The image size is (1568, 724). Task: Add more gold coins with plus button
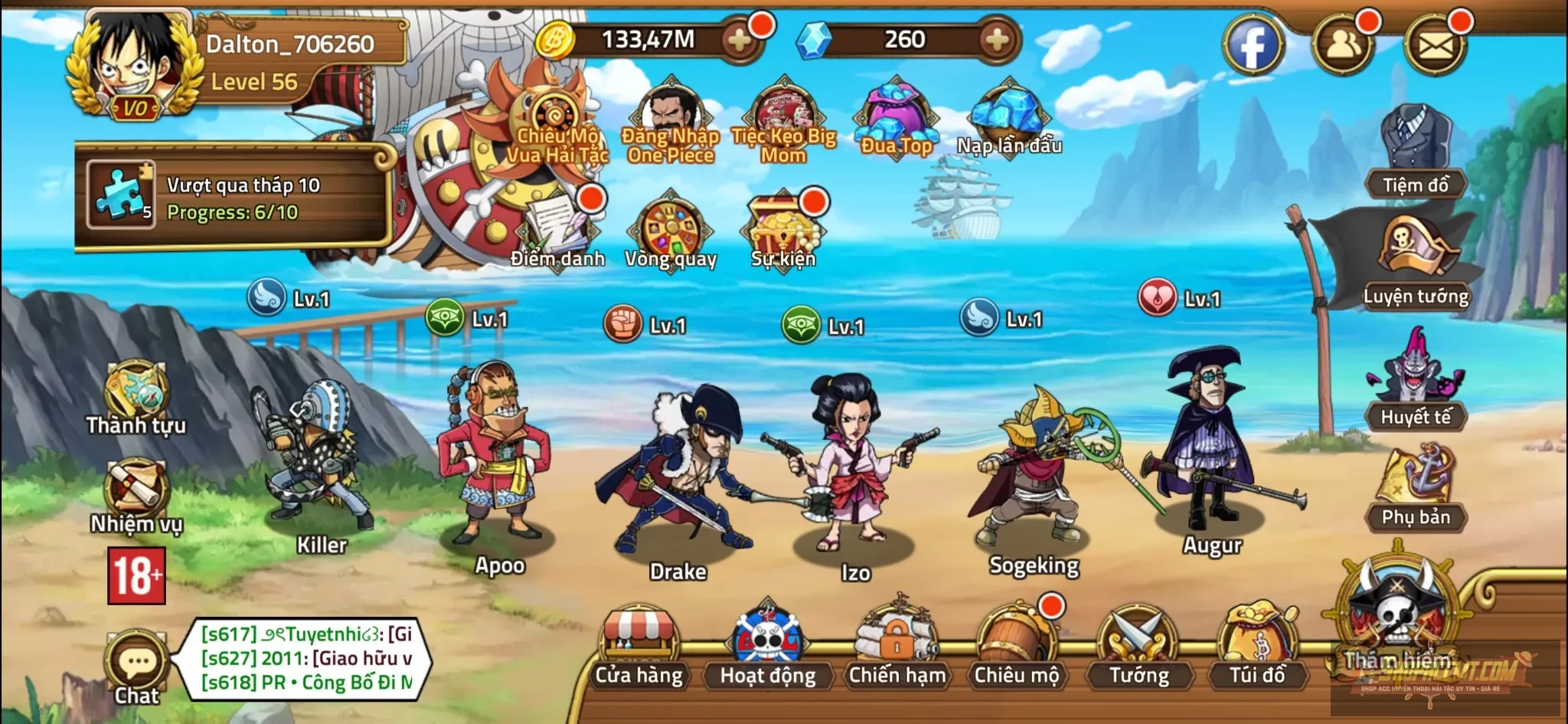click(x=740, y=40)
